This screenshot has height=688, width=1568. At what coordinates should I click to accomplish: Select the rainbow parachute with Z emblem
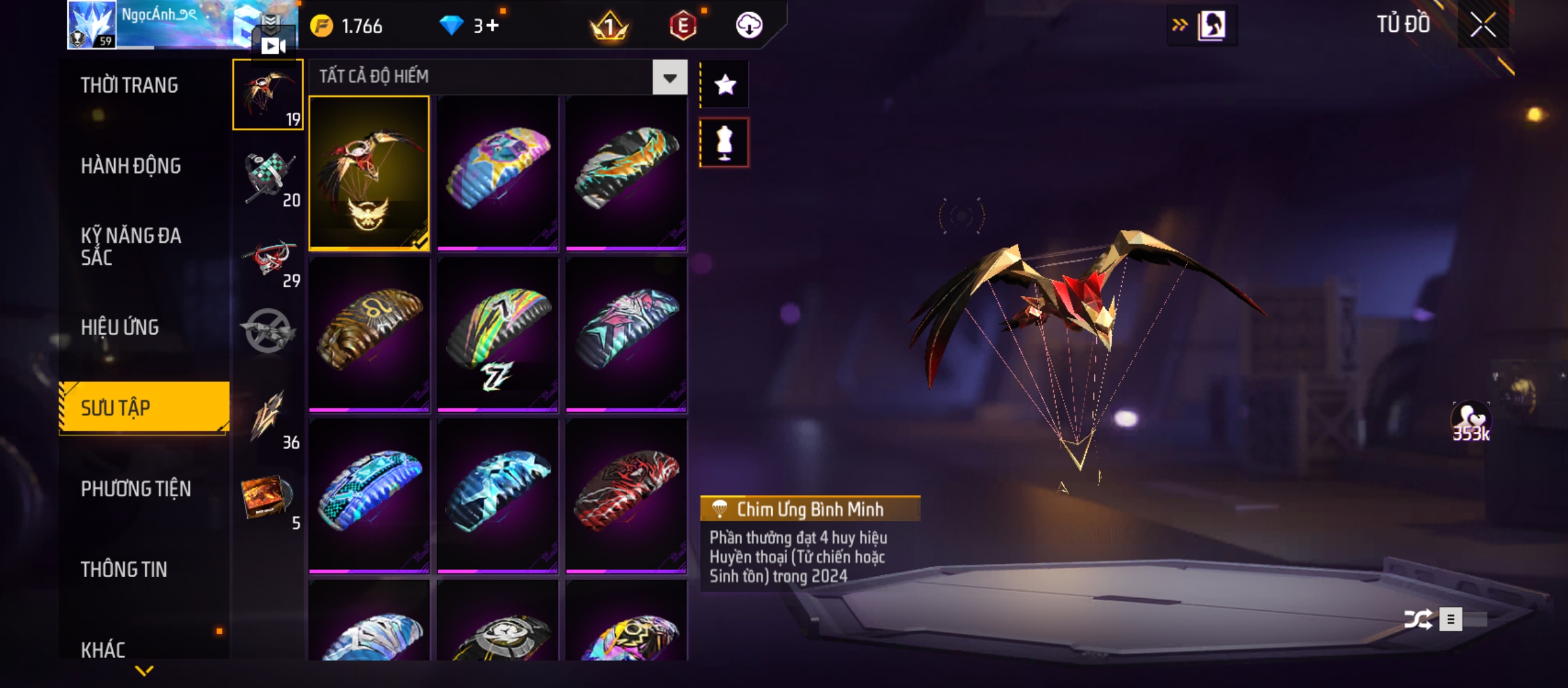click(x=497, y=333)
